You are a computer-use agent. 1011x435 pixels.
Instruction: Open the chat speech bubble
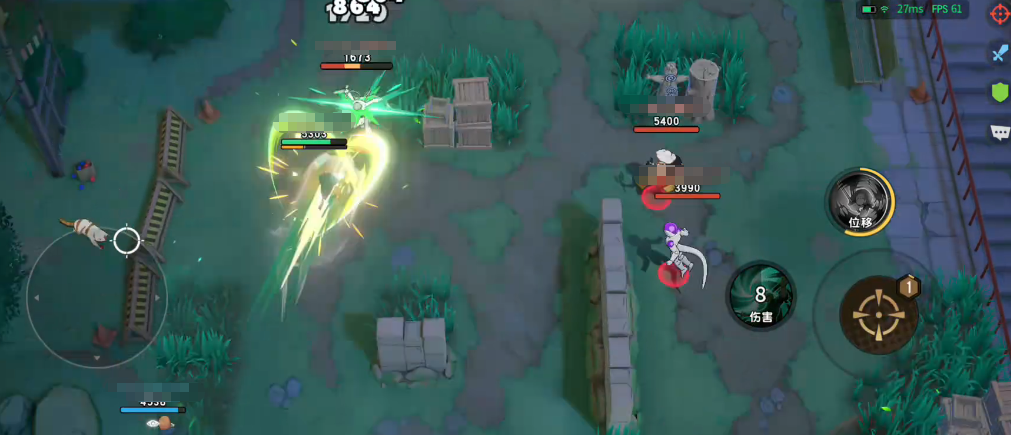999,132
